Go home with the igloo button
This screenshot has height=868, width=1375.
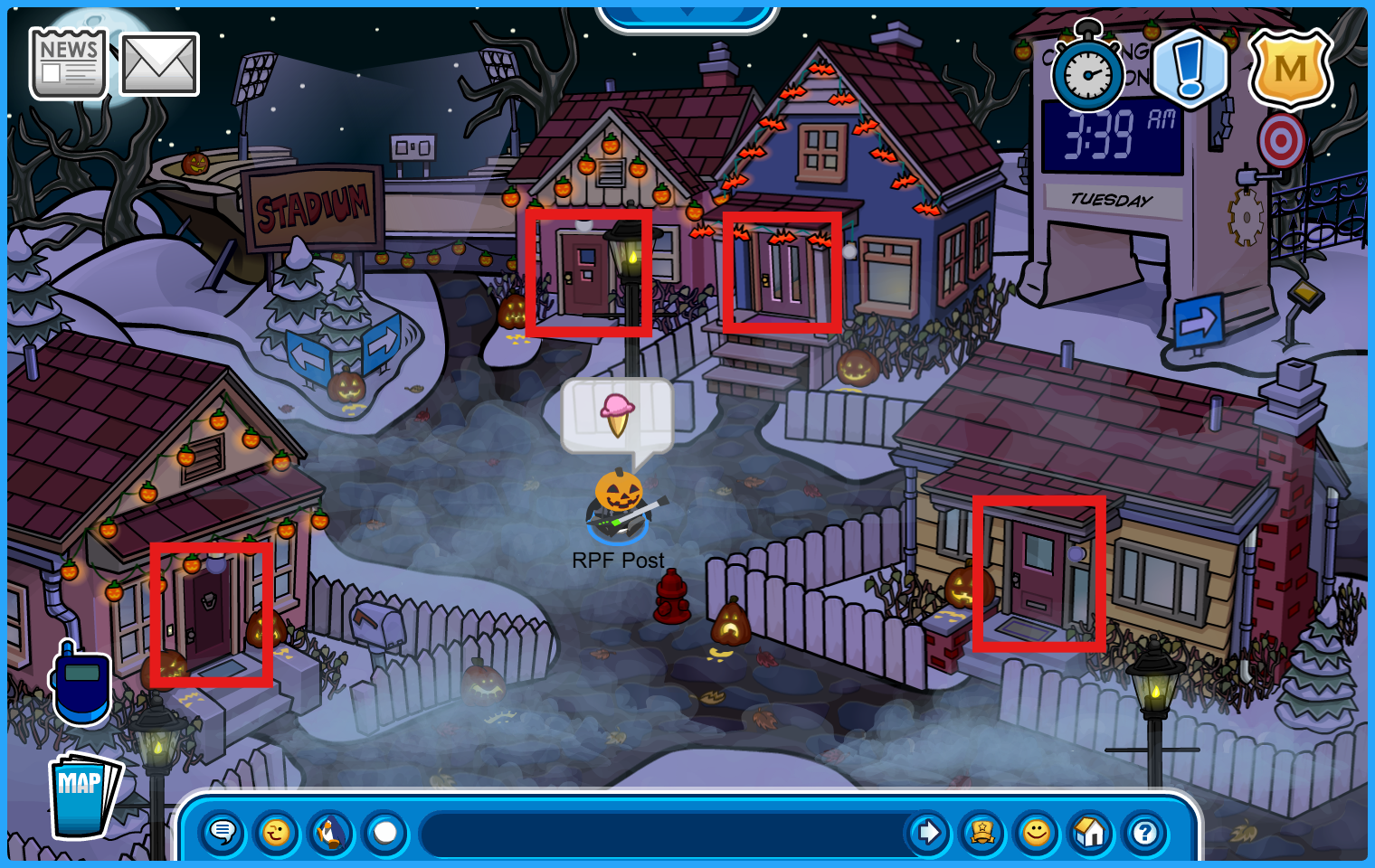tap(1090, 832)
